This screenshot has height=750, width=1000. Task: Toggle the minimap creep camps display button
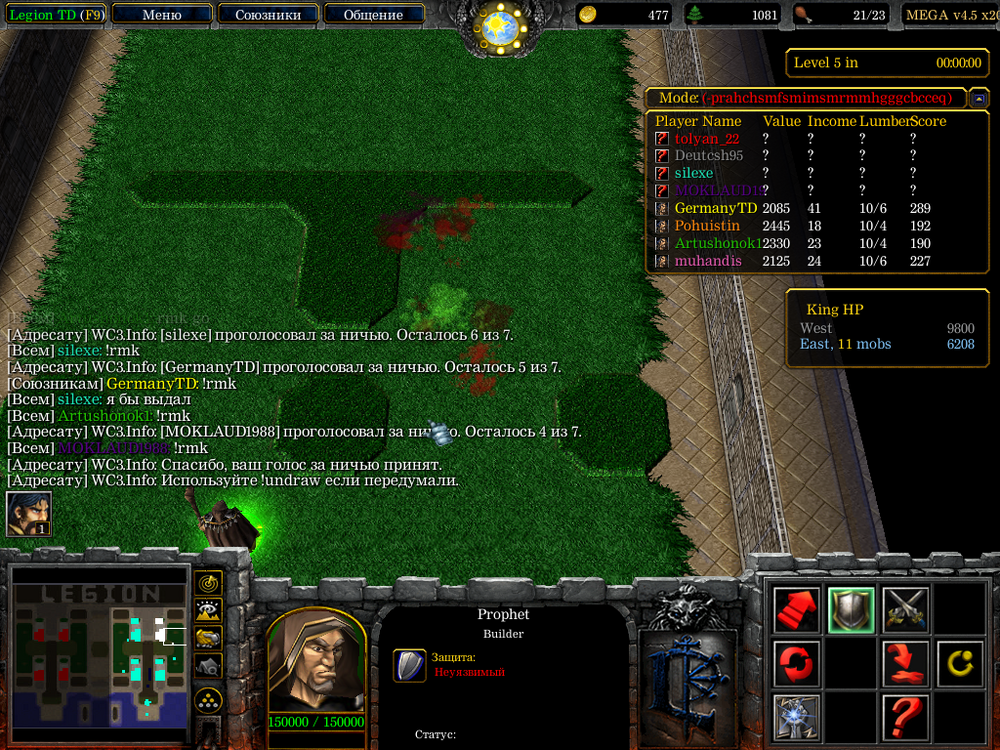click(208, 665)
